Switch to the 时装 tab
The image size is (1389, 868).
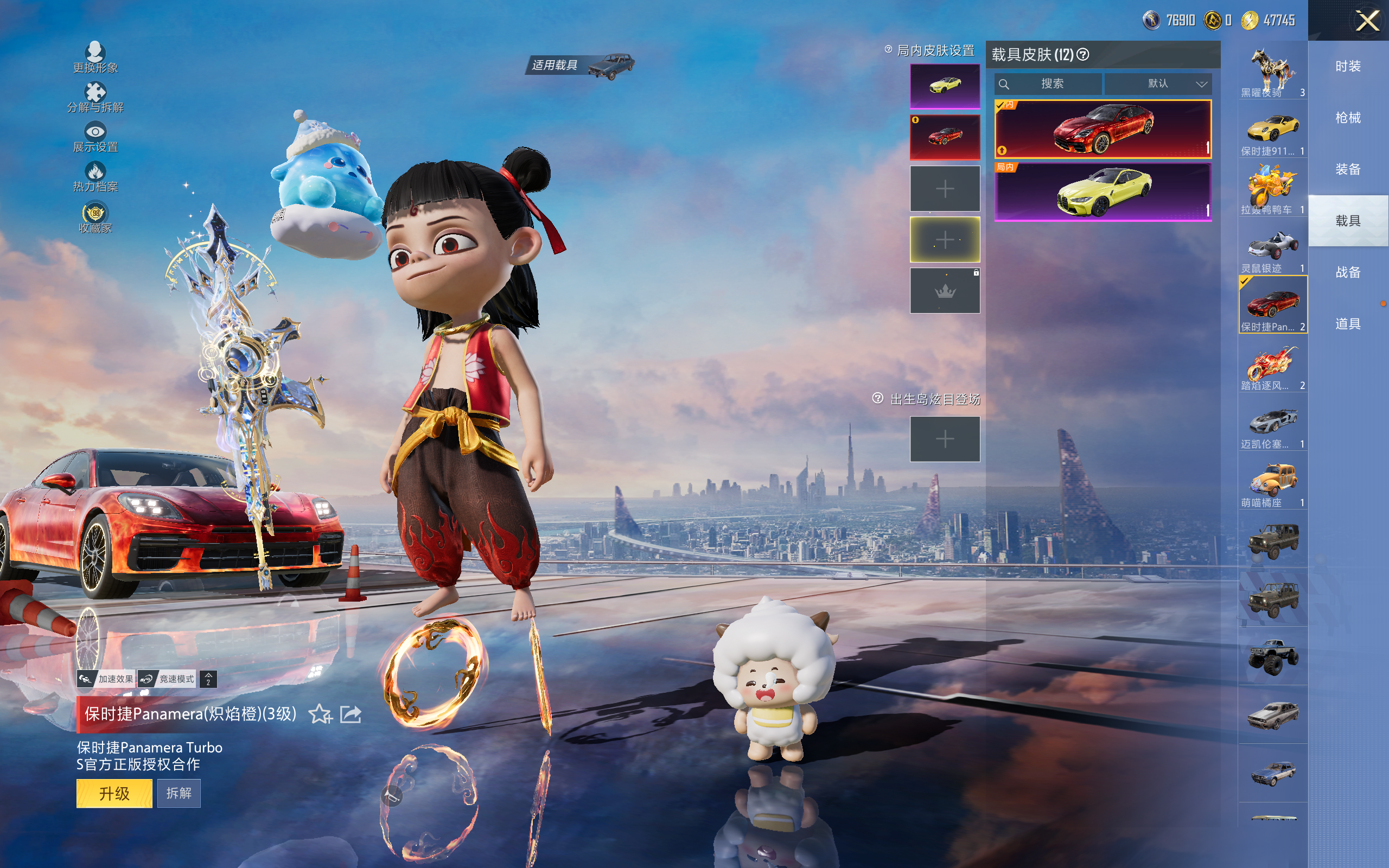(1348, 67)
